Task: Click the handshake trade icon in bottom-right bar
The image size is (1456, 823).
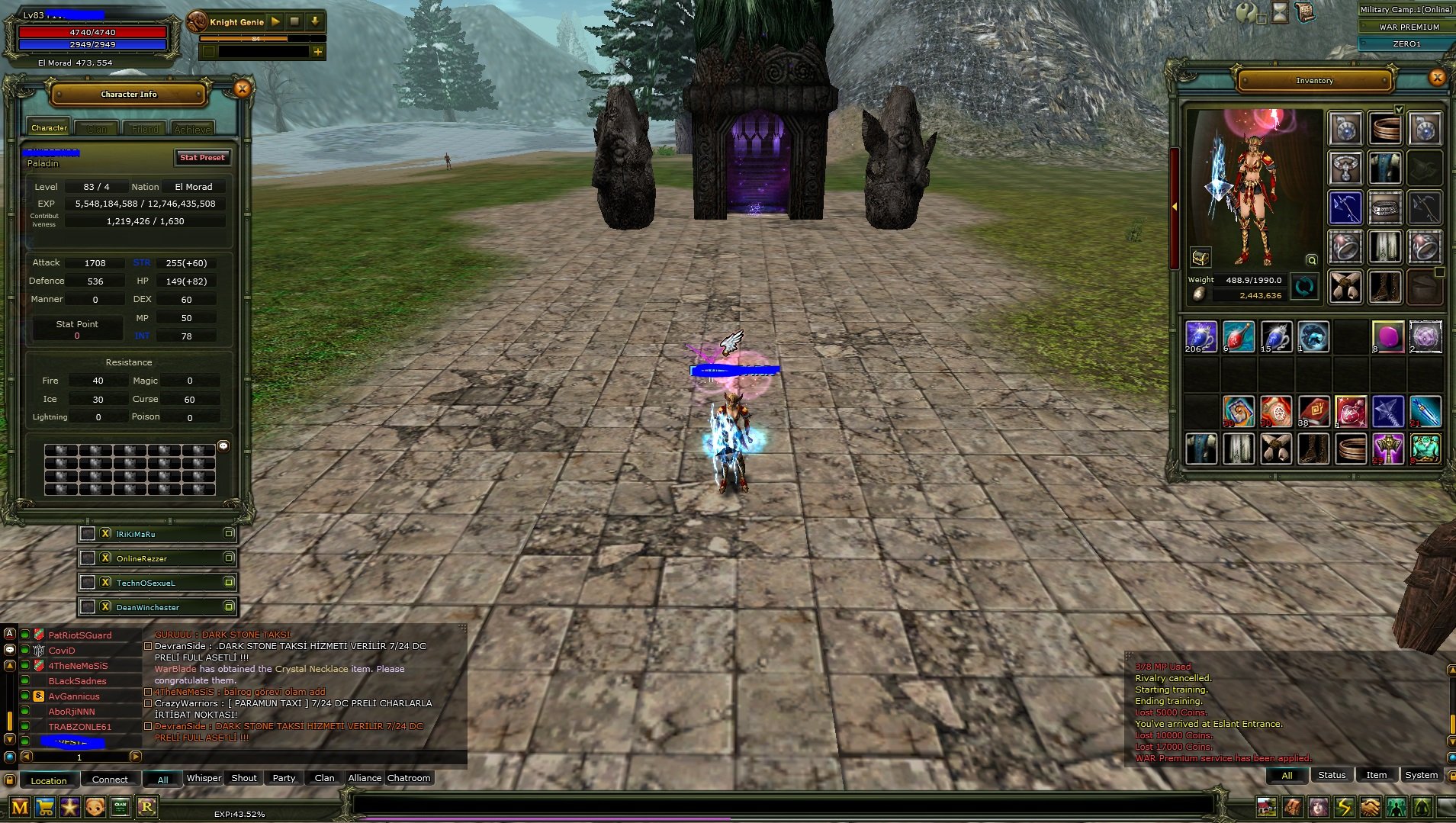Action: pyautogui.click(x=1371, y=807)
